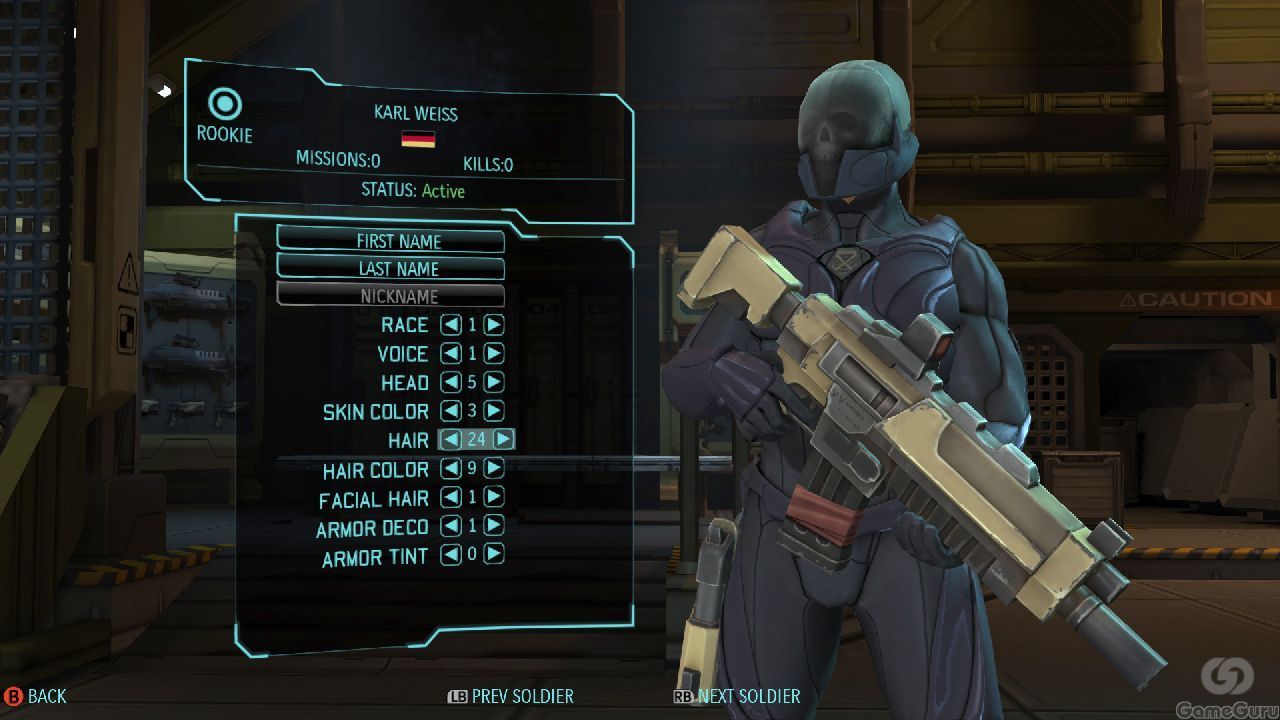Go Back to the previous screen
This screenshot has width=1280, height=720.
(x=35, y=696)
